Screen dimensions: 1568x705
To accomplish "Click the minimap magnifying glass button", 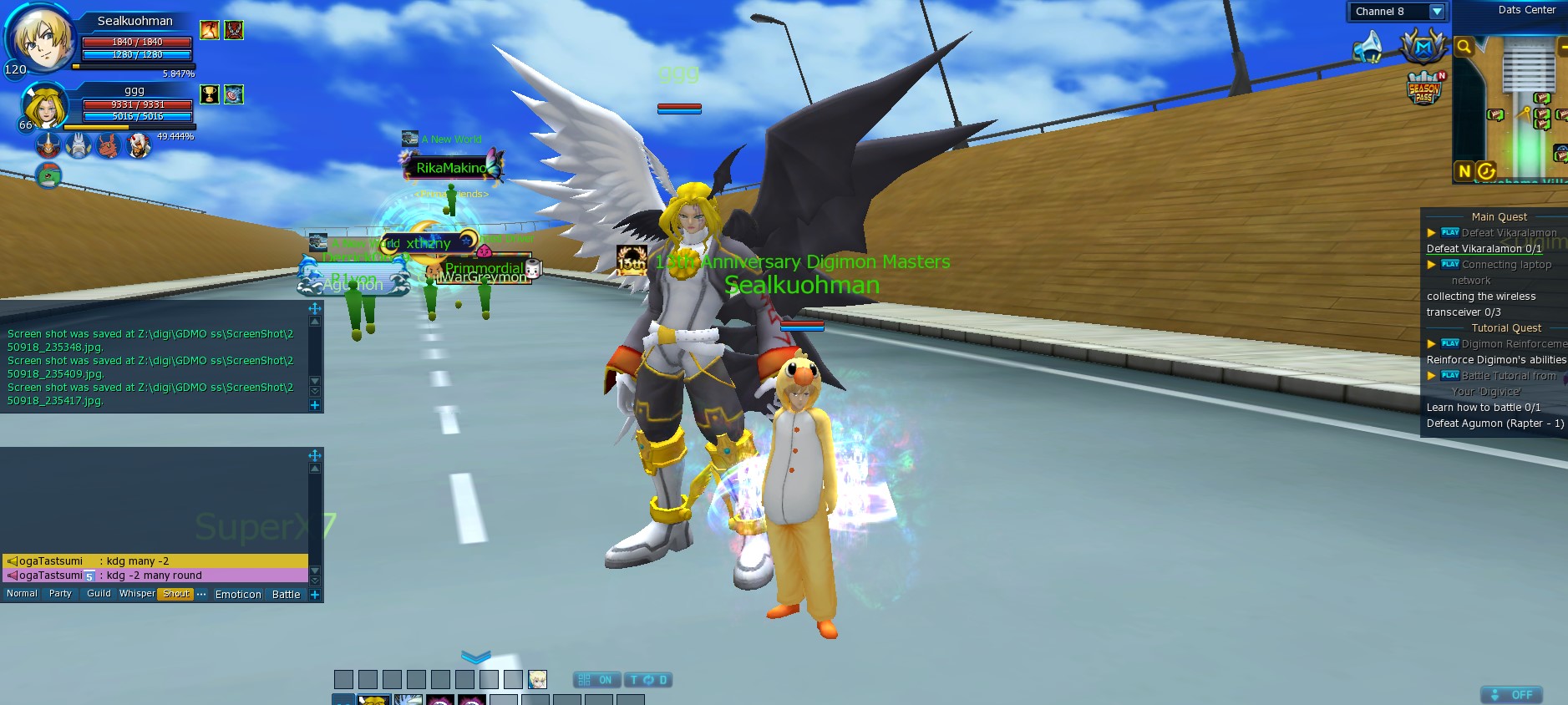I will pos(1464,48).
